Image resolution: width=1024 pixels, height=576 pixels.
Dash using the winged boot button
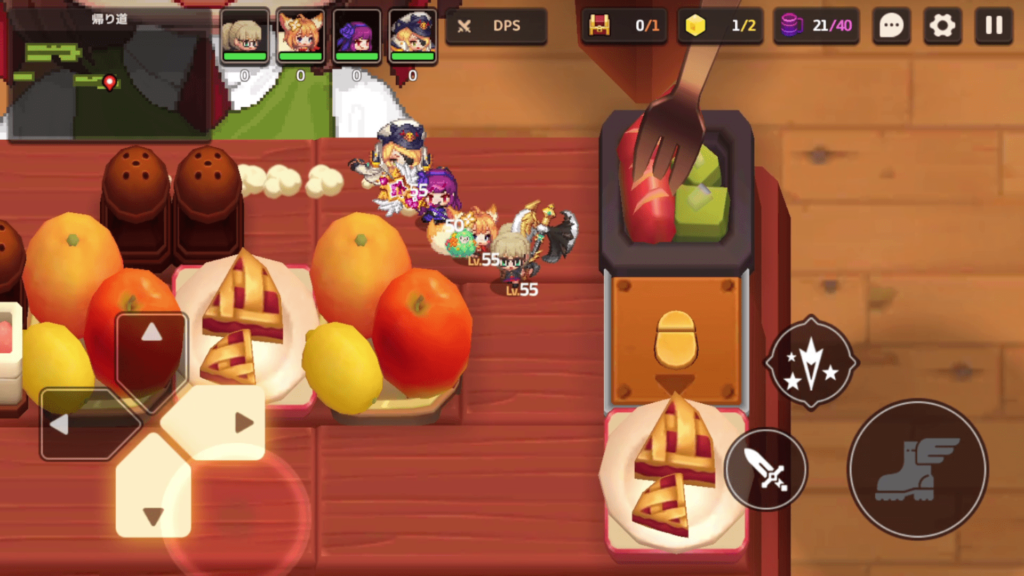pyautogui.click(x=917, y=469)
